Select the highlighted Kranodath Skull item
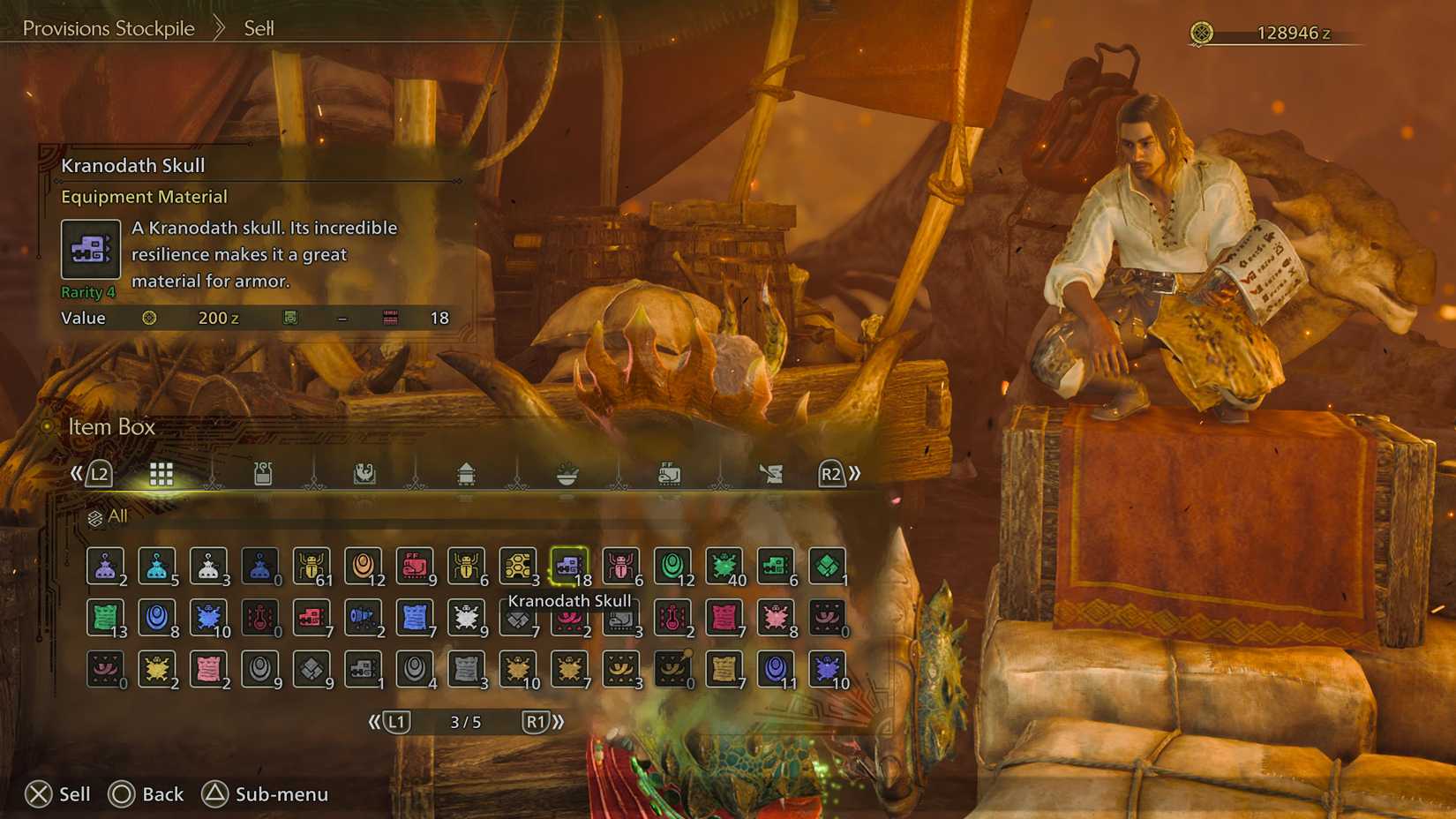The height and width of the screenshot is (819, 1456). click(569, 567)
